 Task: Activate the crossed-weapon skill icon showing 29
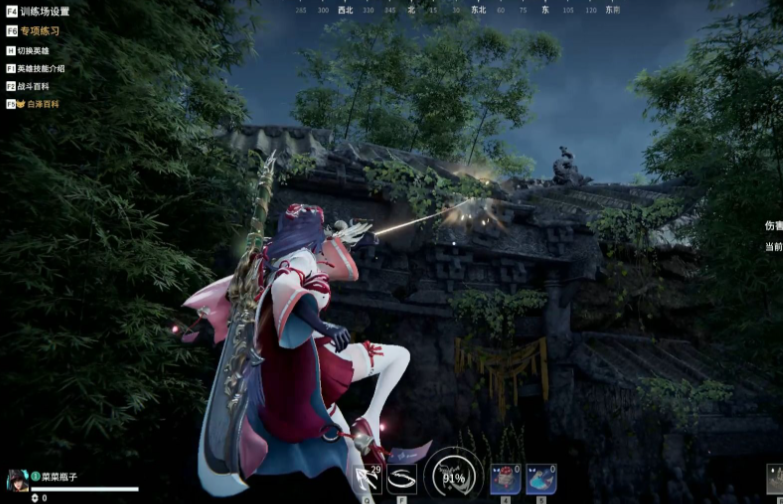click(367, 480)
